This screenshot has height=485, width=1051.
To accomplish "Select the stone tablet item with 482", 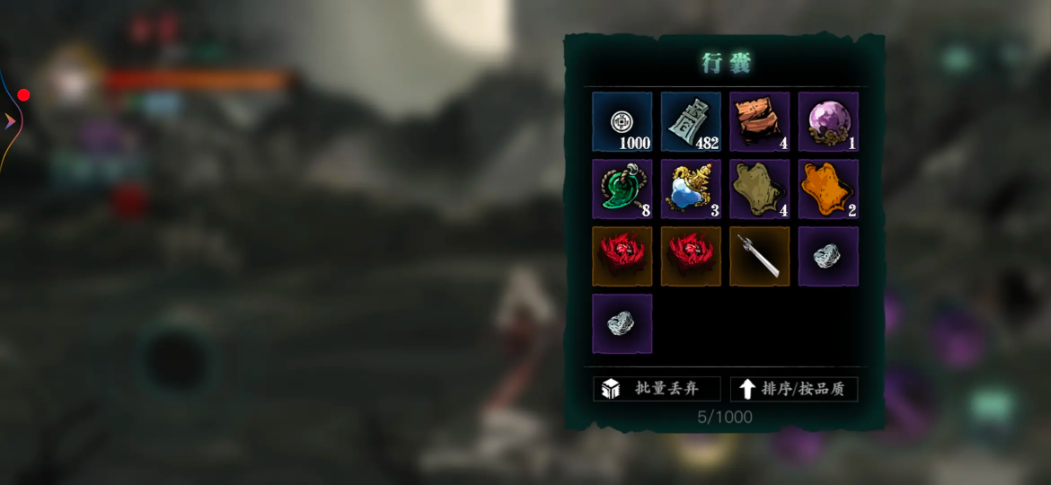I will tap(690, 122).
